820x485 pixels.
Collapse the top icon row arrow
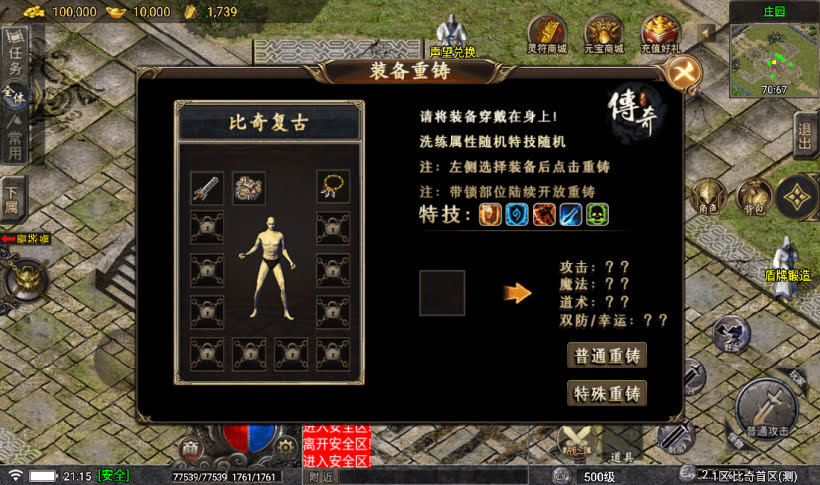707,32
